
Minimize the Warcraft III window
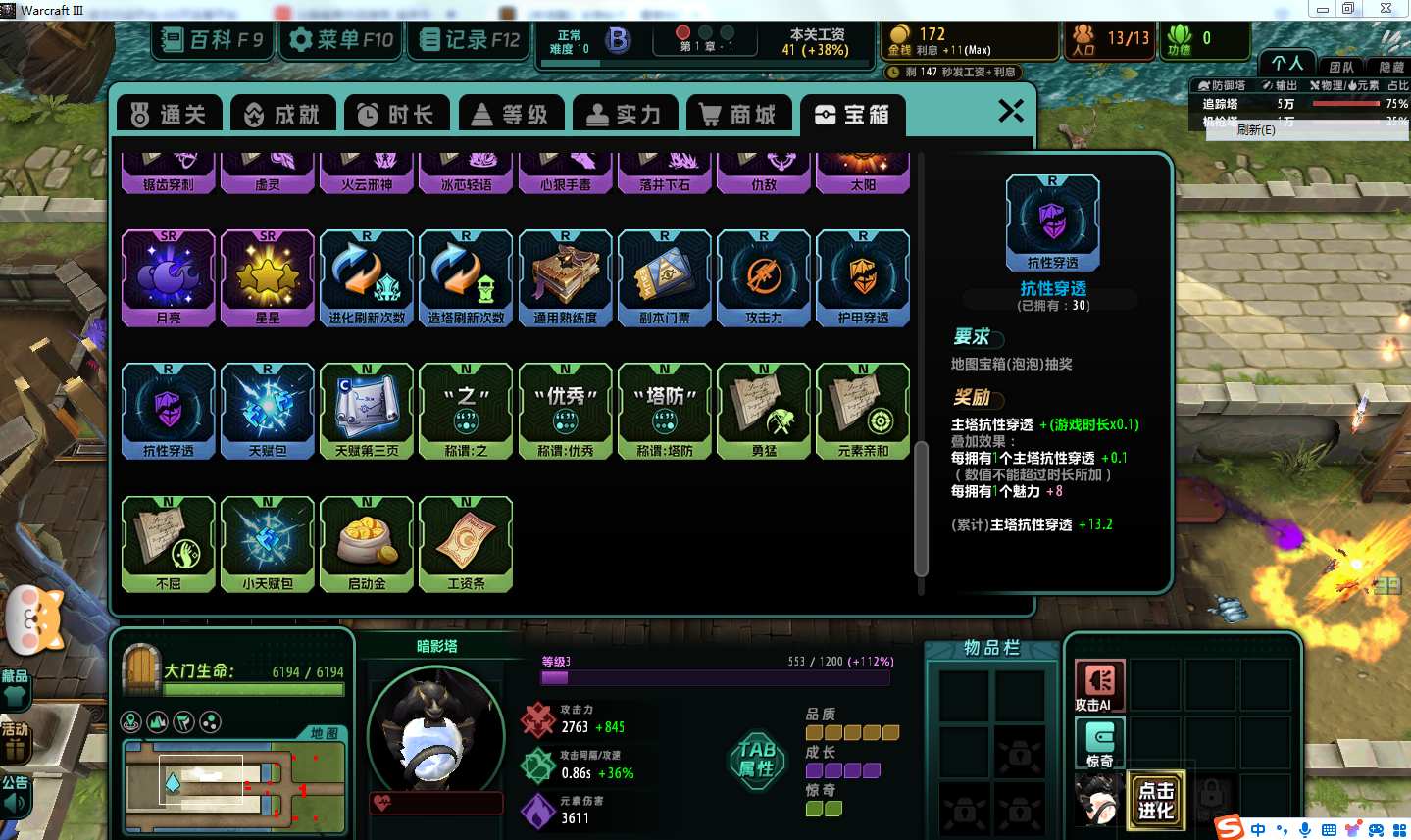click(1322, 9)
